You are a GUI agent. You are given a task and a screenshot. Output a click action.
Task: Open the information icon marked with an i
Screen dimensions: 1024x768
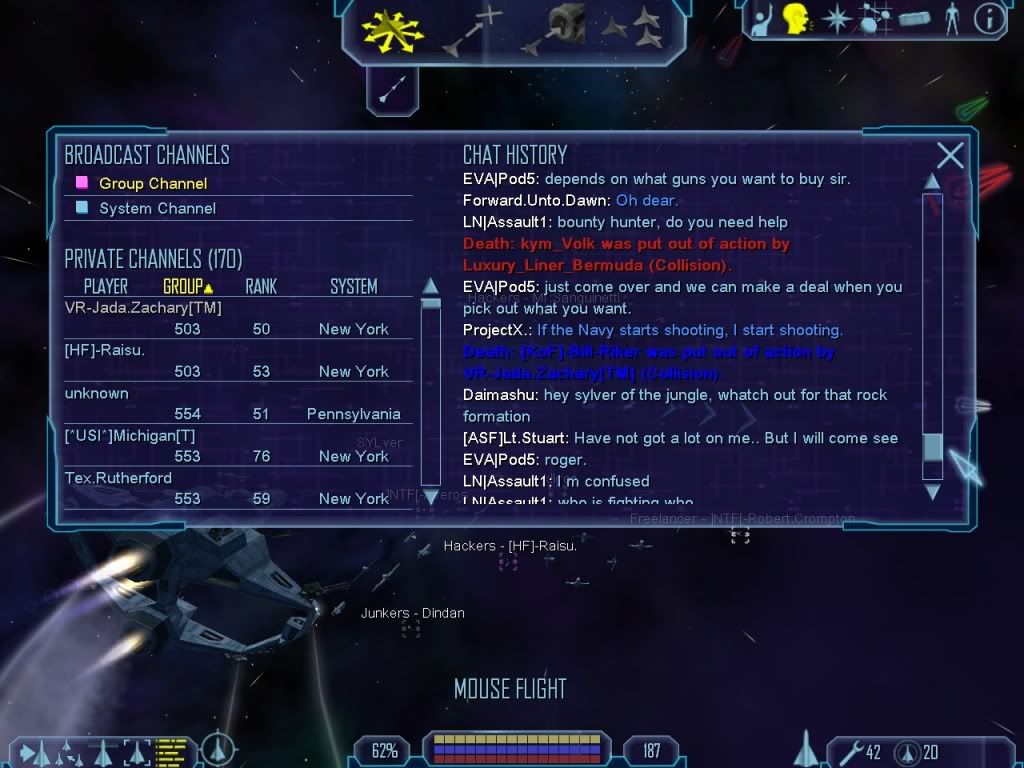tap(989, 19)
